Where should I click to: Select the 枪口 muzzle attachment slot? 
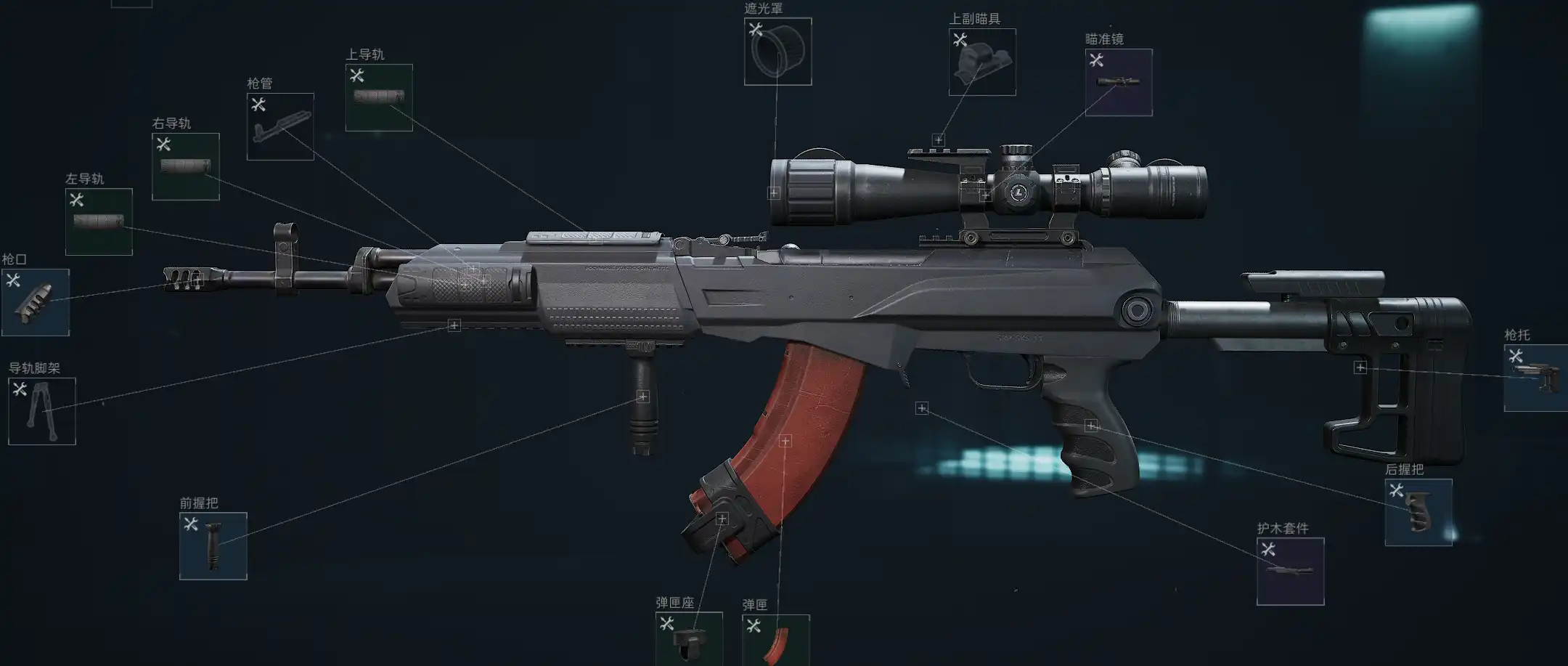click(x=36, y=302)
